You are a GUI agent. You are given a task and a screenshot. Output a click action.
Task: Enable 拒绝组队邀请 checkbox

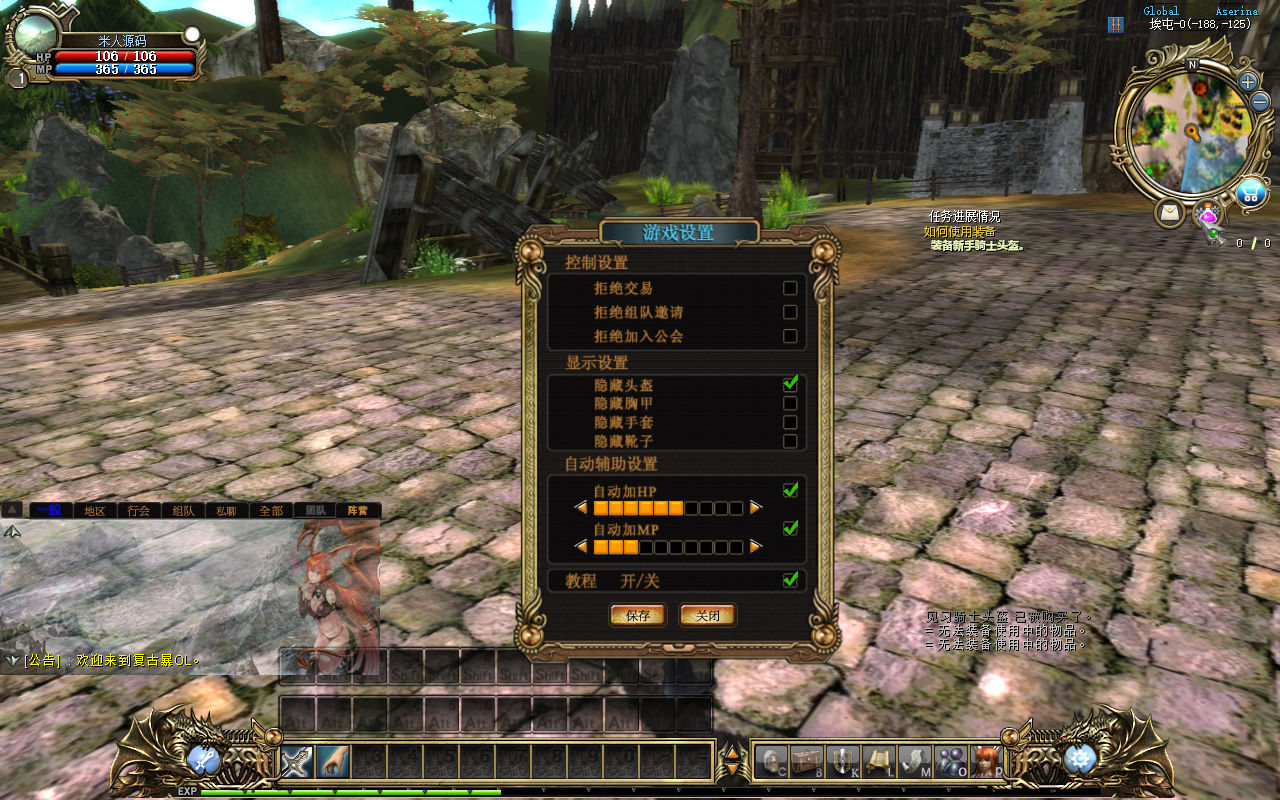point(790,312)
